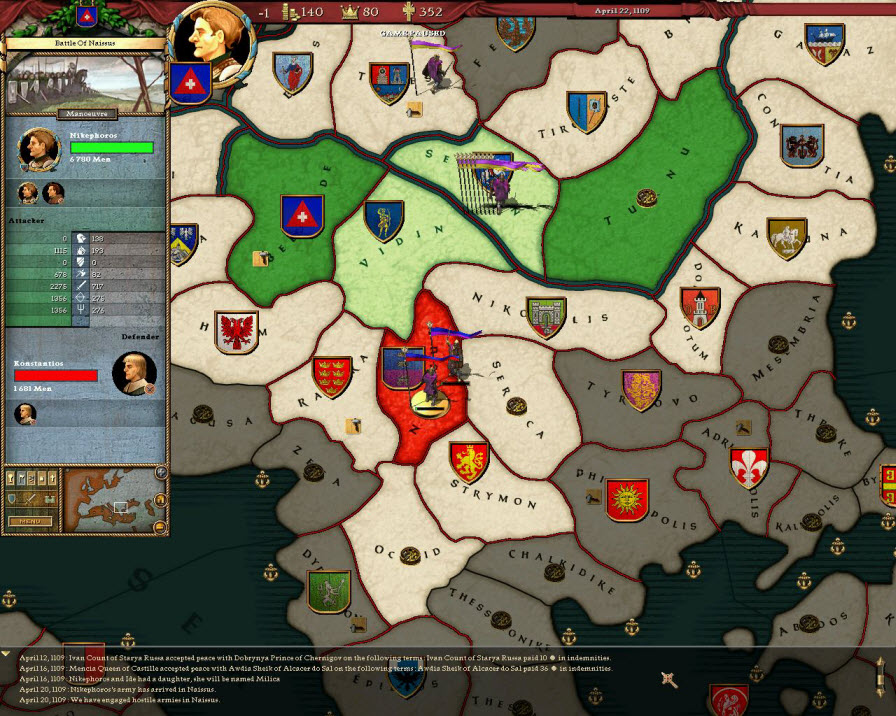The width and height of the screenshot is (896, 716).
Task: Select attacker leader Nikephoros's portrait
Action: point(37,147)
